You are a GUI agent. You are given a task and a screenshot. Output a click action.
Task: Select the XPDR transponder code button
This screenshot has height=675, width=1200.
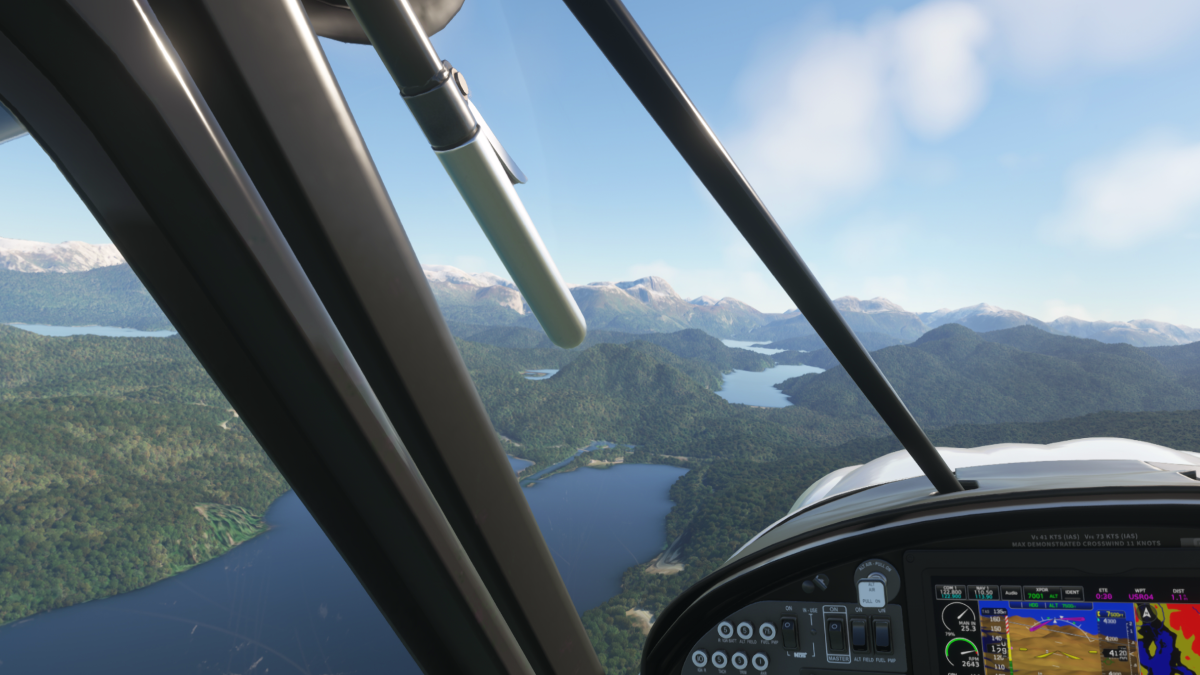click(x=1041, y=593)
